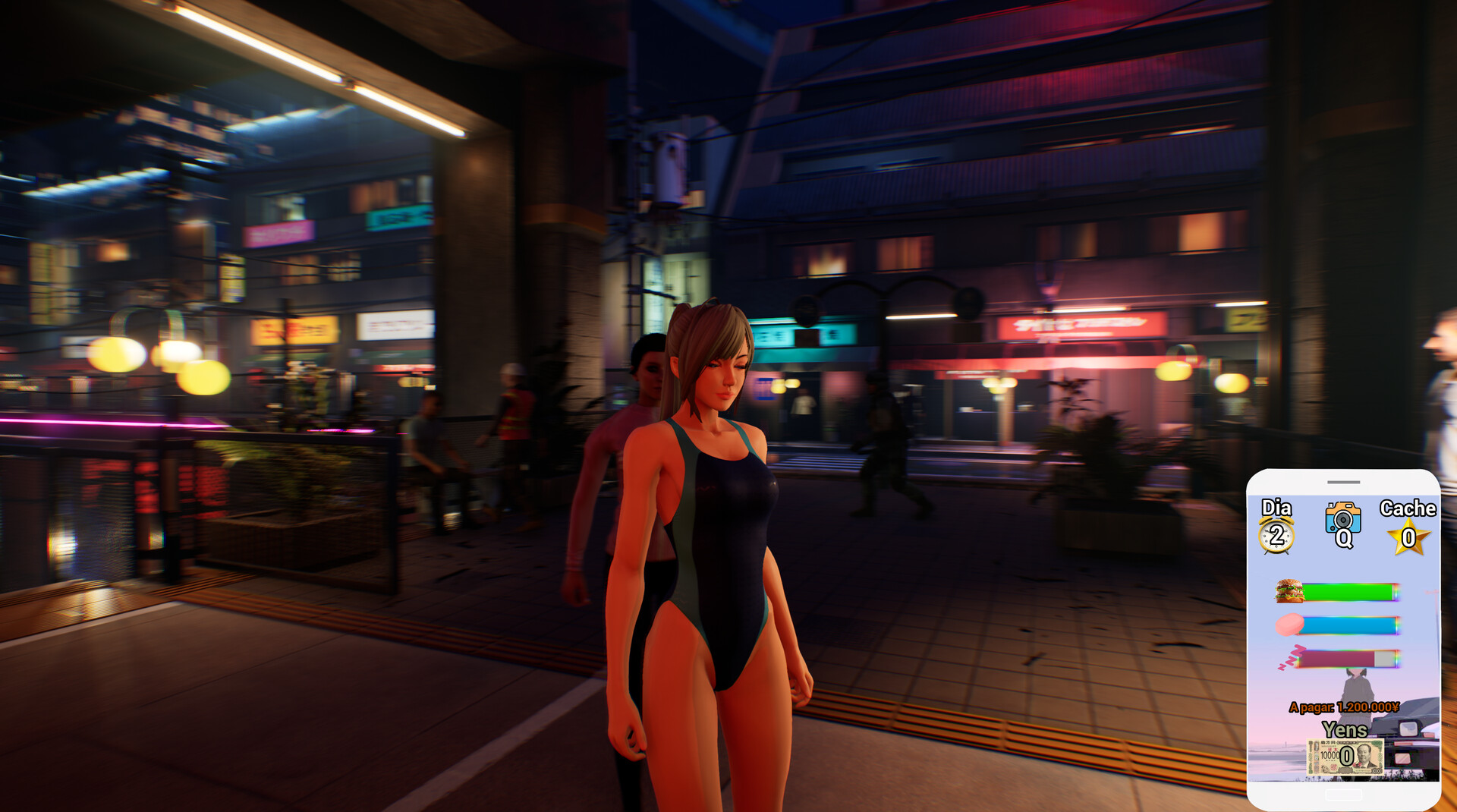Click the camera icon on the phone HUD

pos(1343,518)
